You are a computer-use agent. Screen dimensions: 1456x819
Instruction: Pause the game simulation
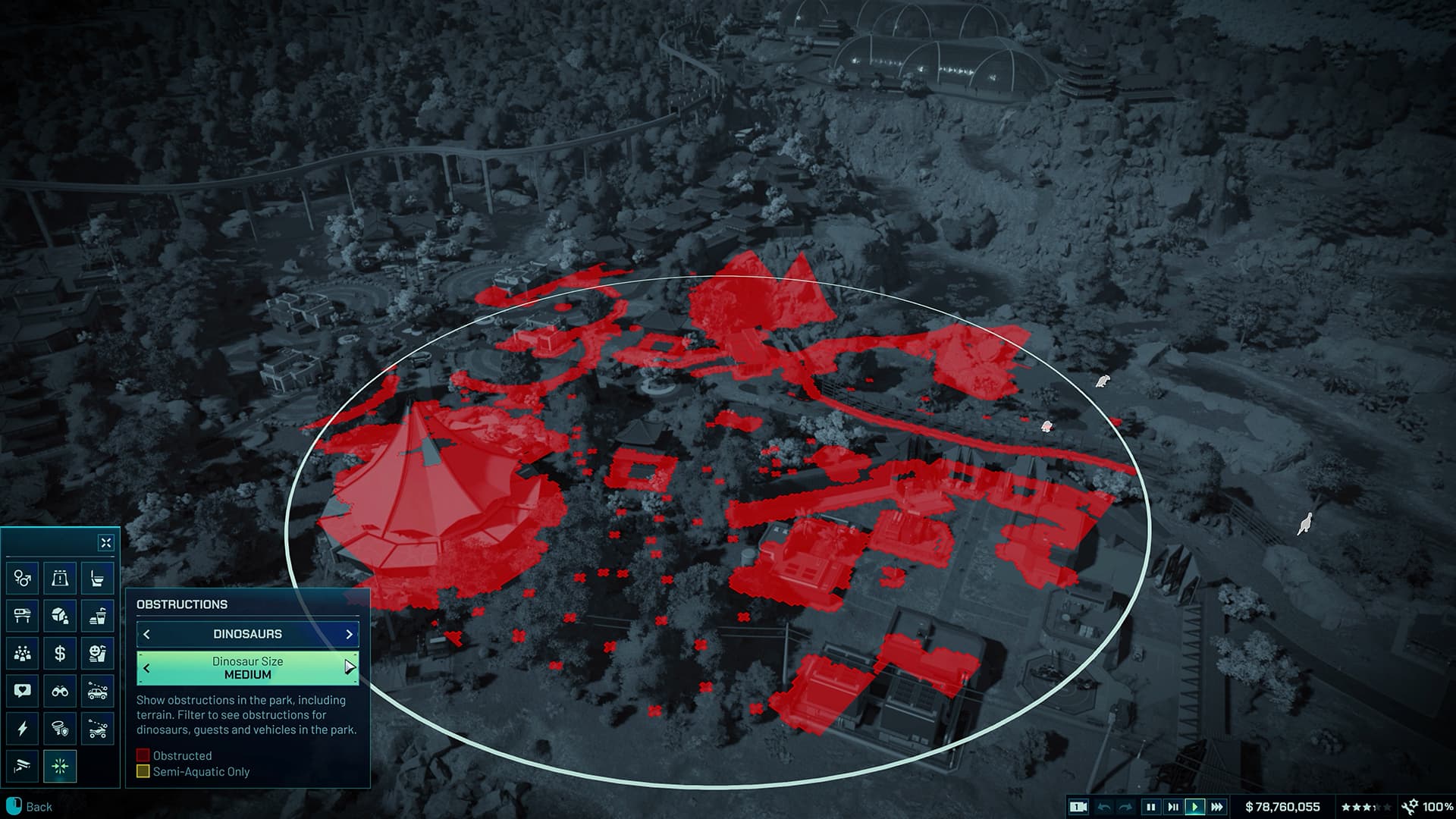[x=1150, y=808]
